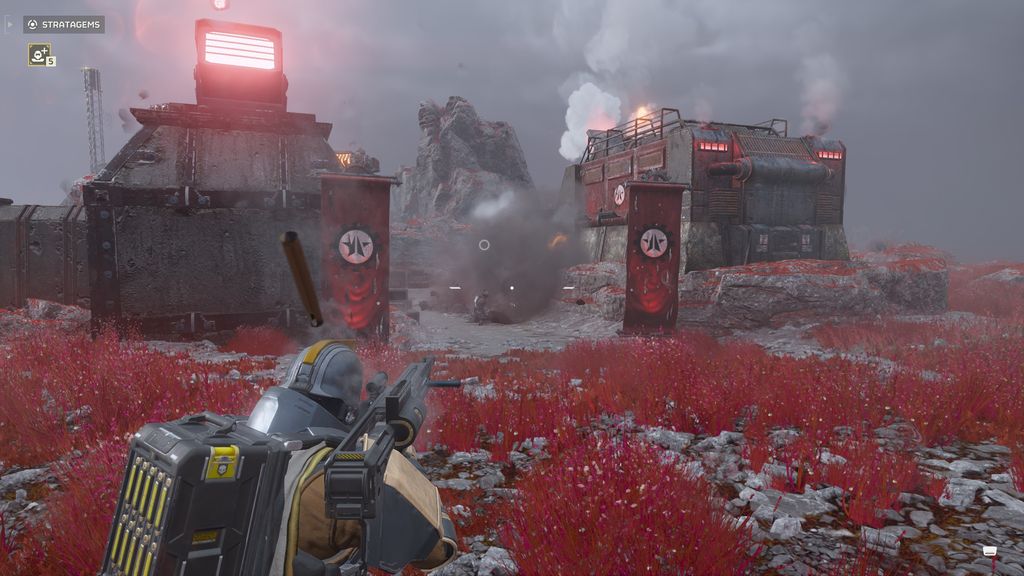
Task: Open the Stratagems panel label
Action: pyautogui.click(x=64, y=24)
